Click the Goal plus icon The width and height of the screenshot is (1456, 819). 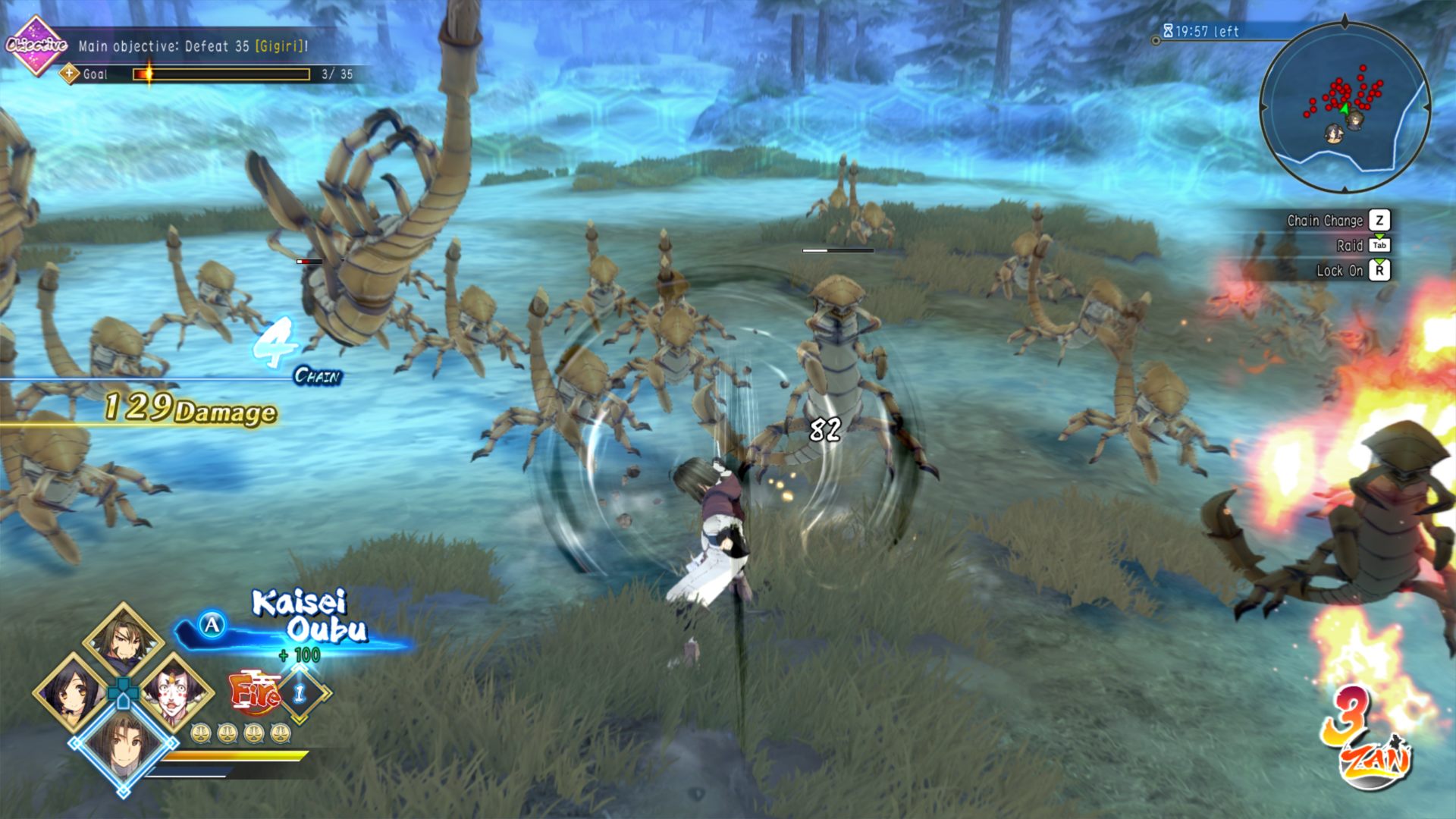click(70, 74)
